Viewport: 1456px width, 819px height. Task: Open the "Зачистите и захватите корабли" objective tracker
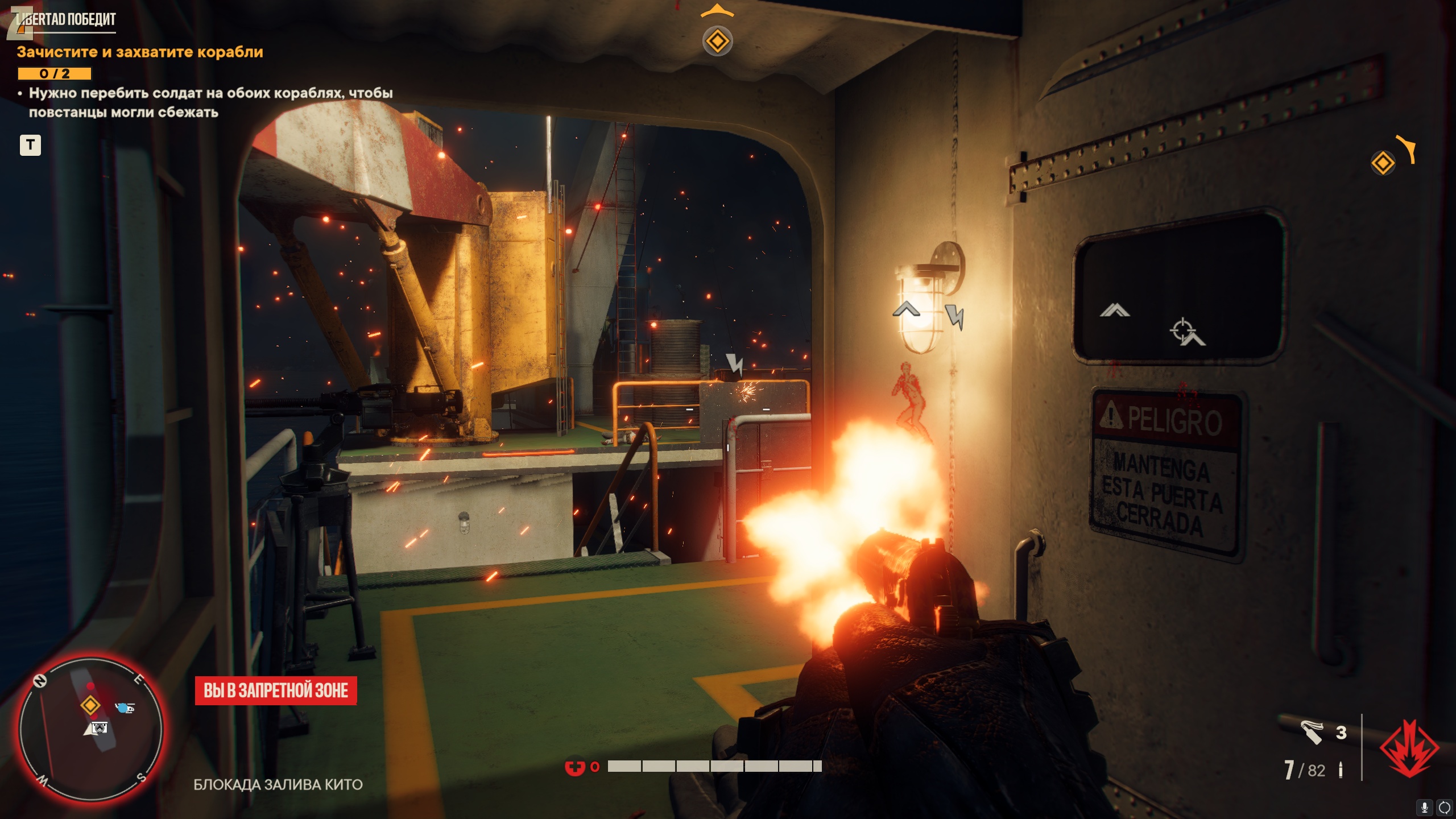point(140,52)
